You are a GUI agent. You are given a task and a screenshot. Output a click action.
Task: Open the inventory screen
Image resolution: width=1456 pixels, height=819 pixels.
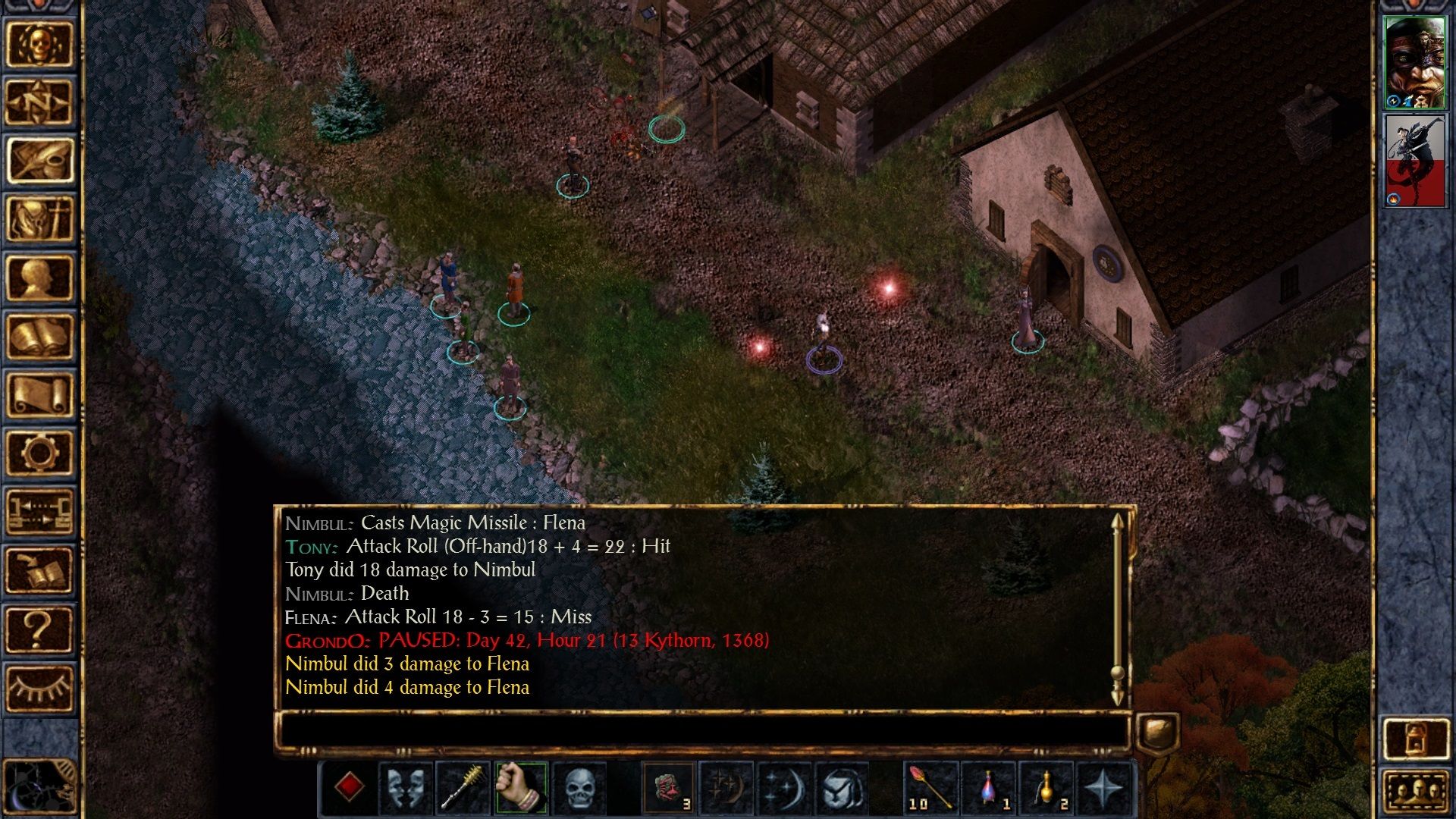(39, 219)
